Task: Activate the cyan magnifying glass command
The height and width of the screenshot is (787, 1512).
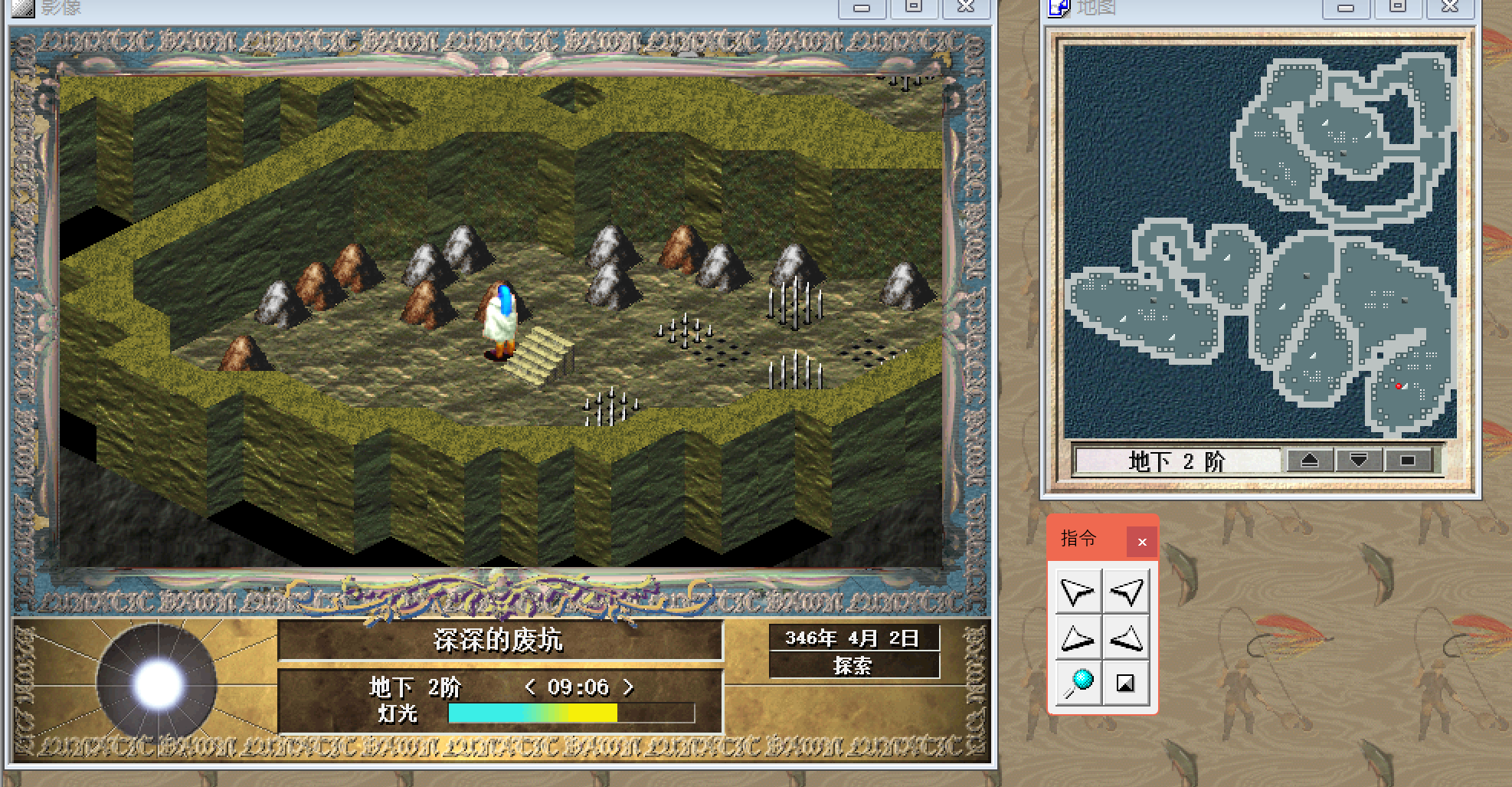Action: point(1078,683)
